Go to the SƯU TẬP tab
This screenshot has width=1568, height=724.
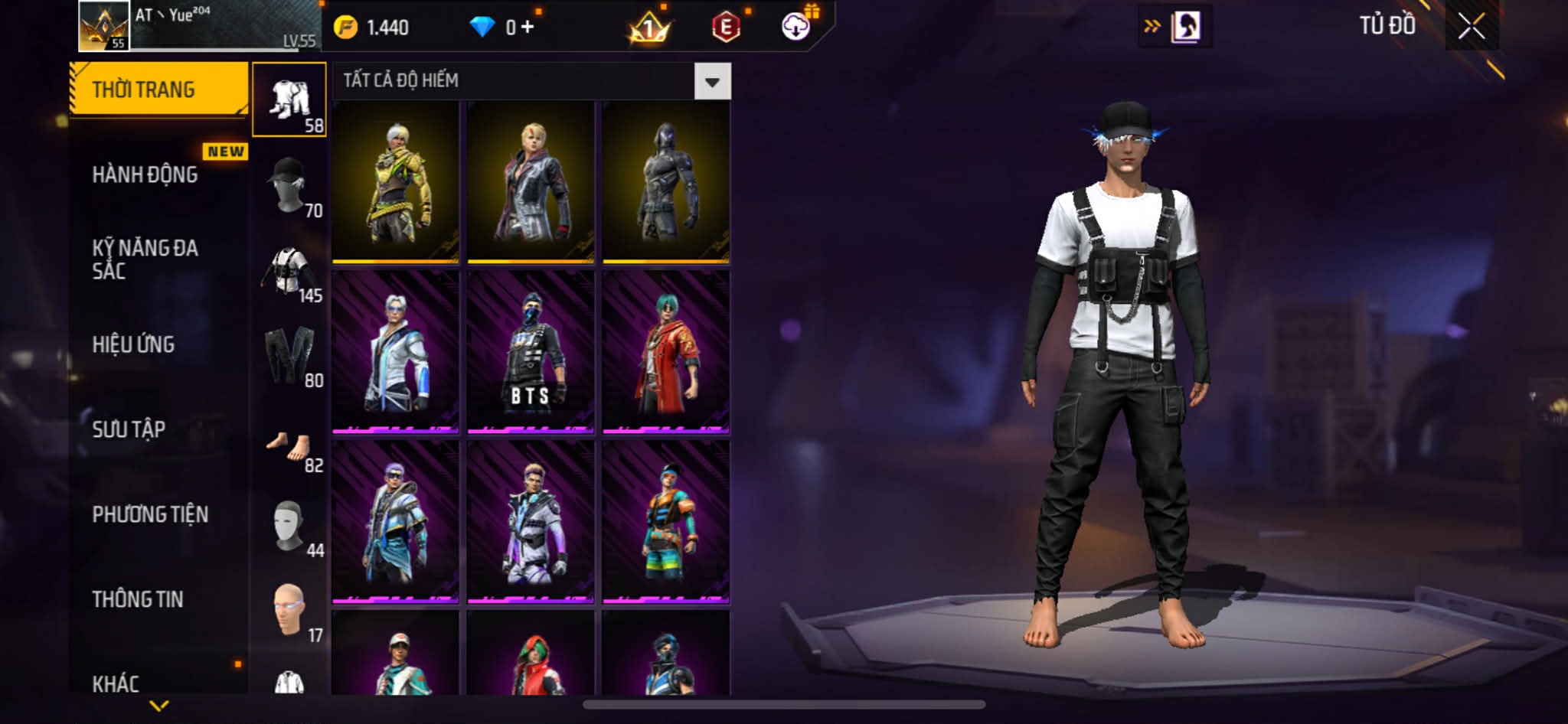[x=129, y=429]
